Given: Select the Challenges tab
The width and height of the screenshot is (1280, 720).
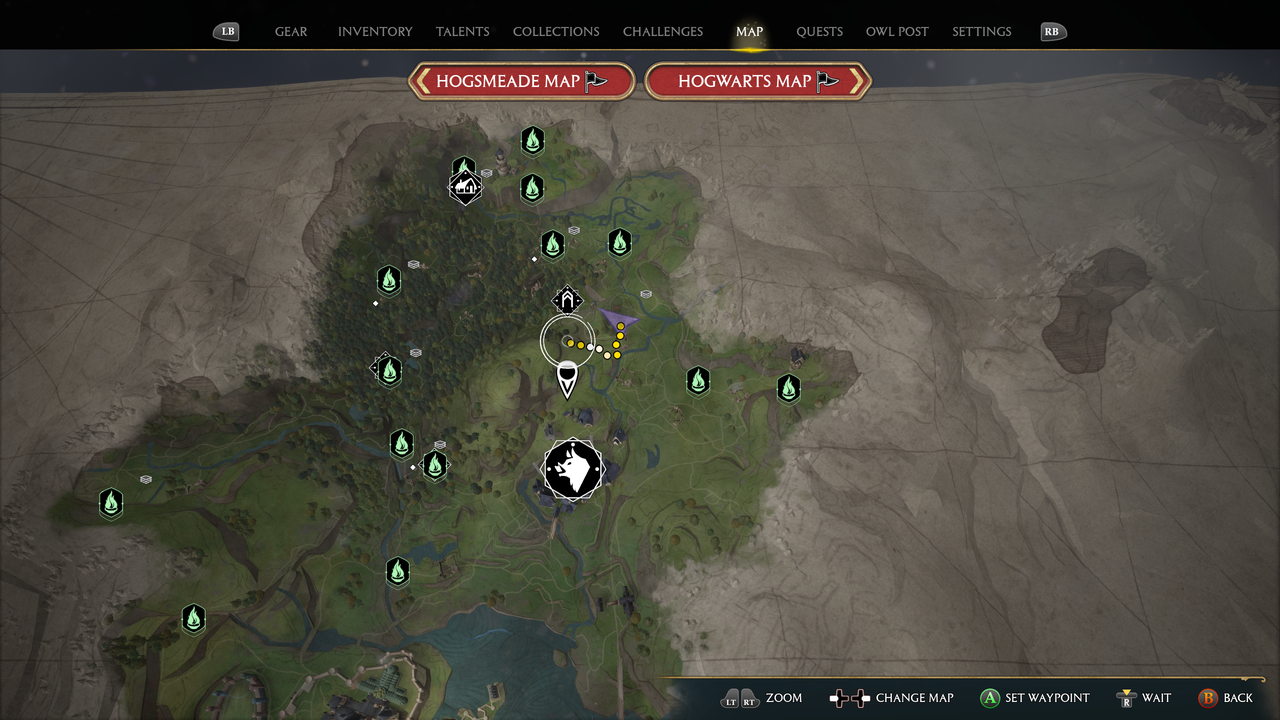Looking at the screenshot, I should pos(662,31).
